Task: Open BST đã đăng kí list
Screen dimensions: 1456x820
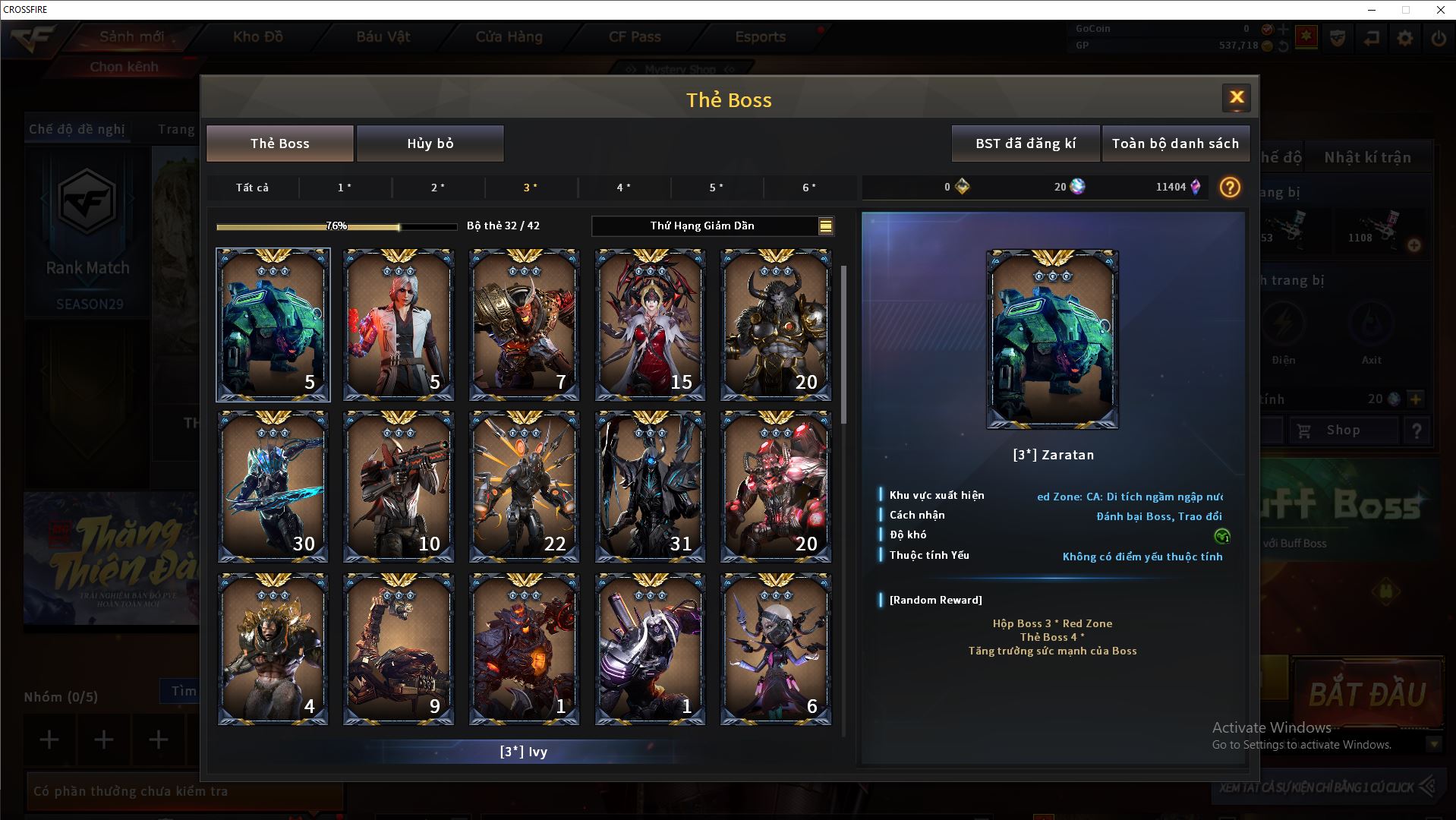Action: click(x=1025, y=143)
